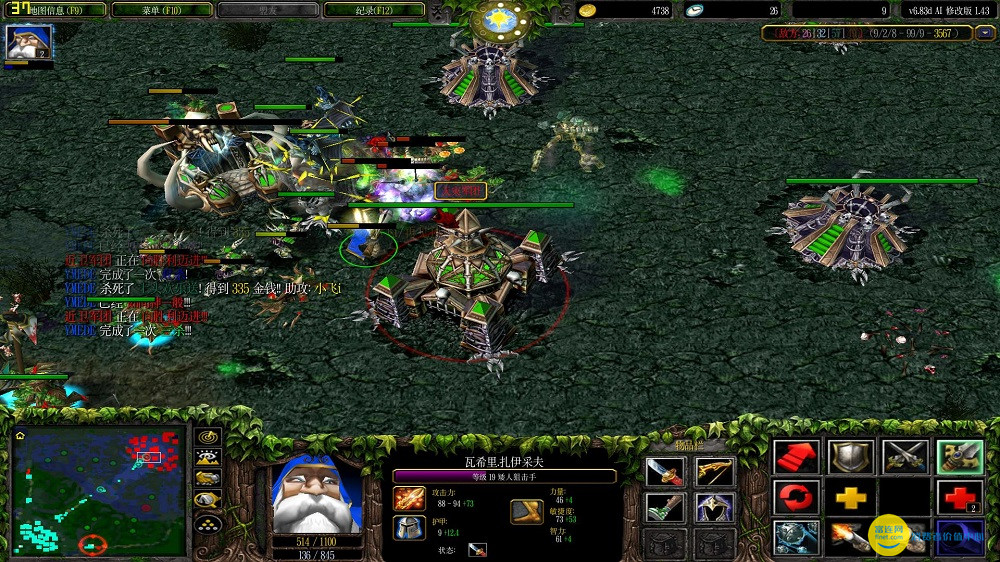Click the shield Hold Position command
The width and height of the screenshot is (1000, 562).
(x=851, y=457)
